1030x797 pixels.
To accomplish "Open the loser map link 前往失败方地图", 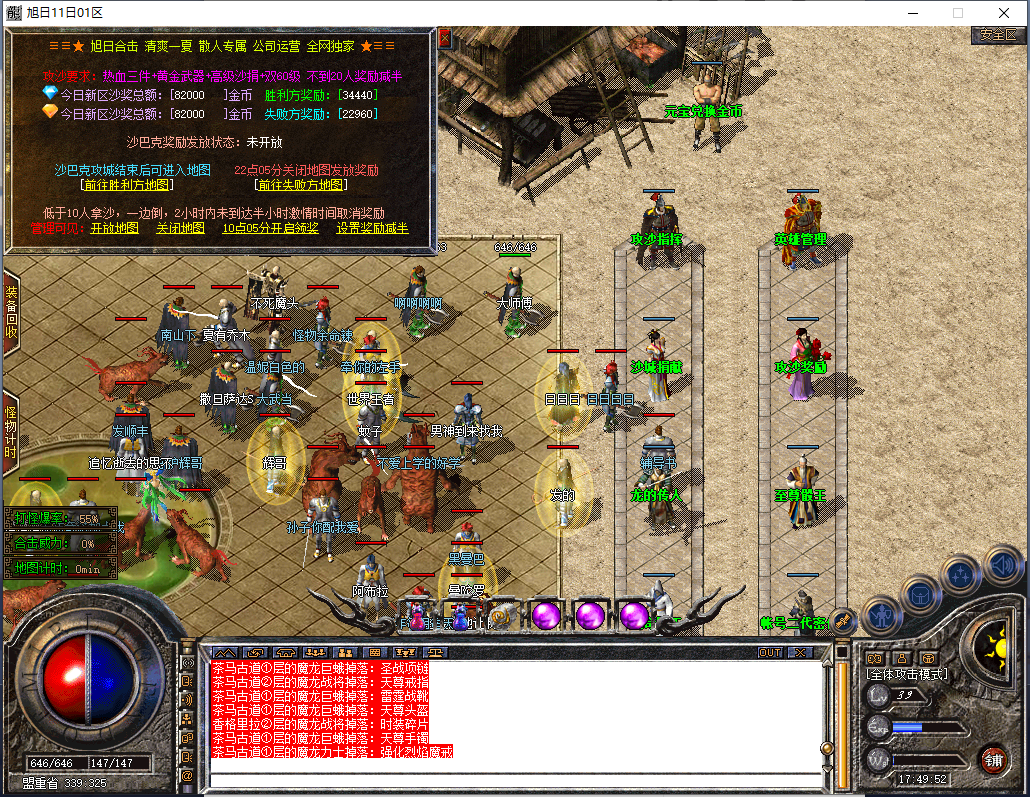I will 301,185.
